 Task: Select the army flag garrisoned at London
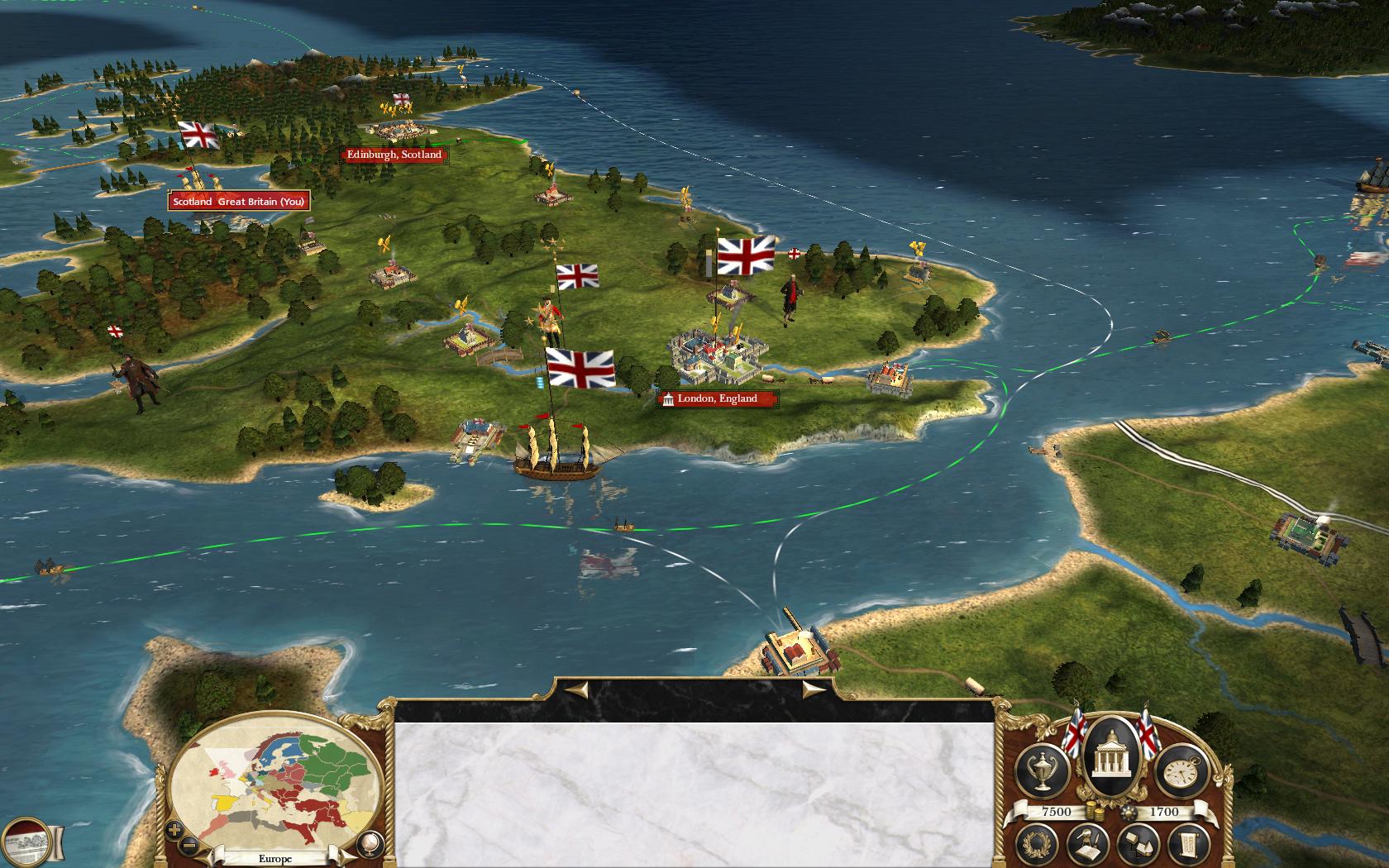746,255
